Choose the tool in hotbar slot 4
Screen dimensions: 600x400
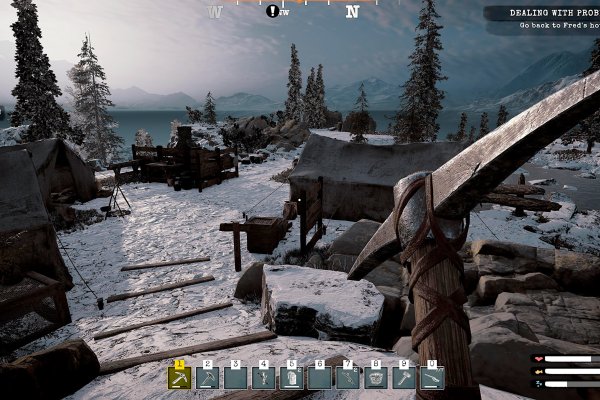coord(264,378)
